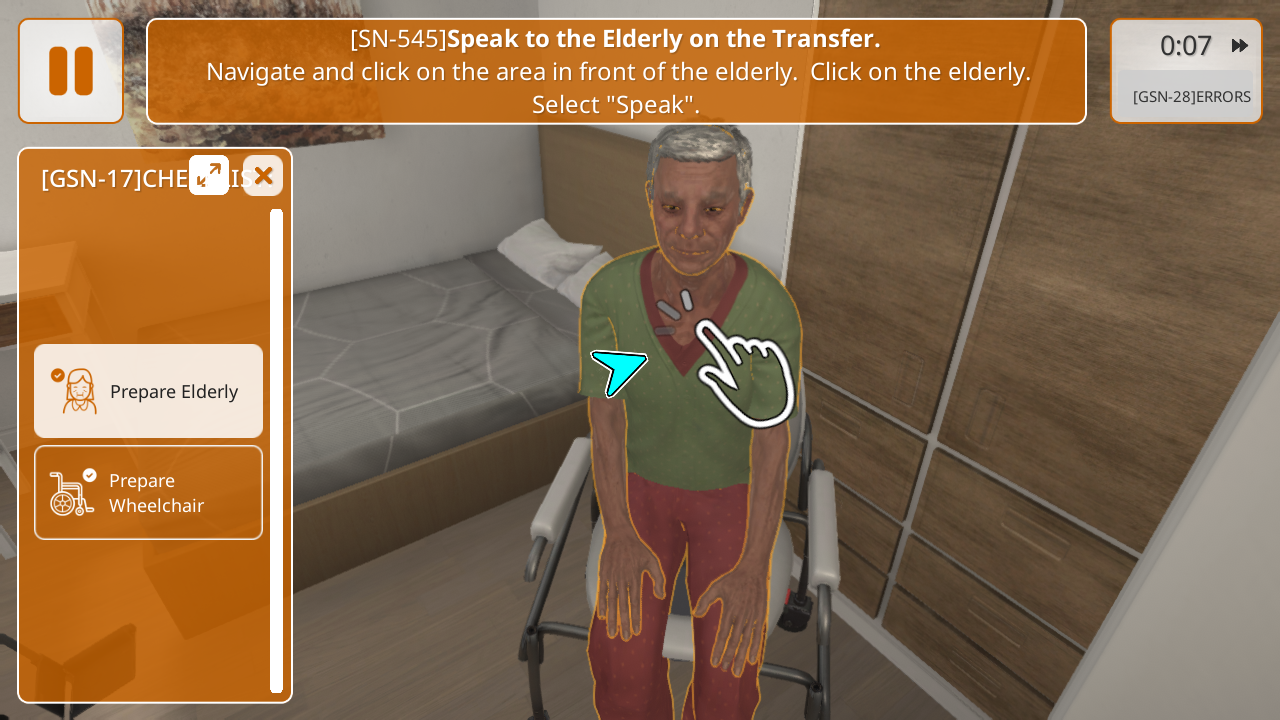Open the errors panel

[1191, 97]
